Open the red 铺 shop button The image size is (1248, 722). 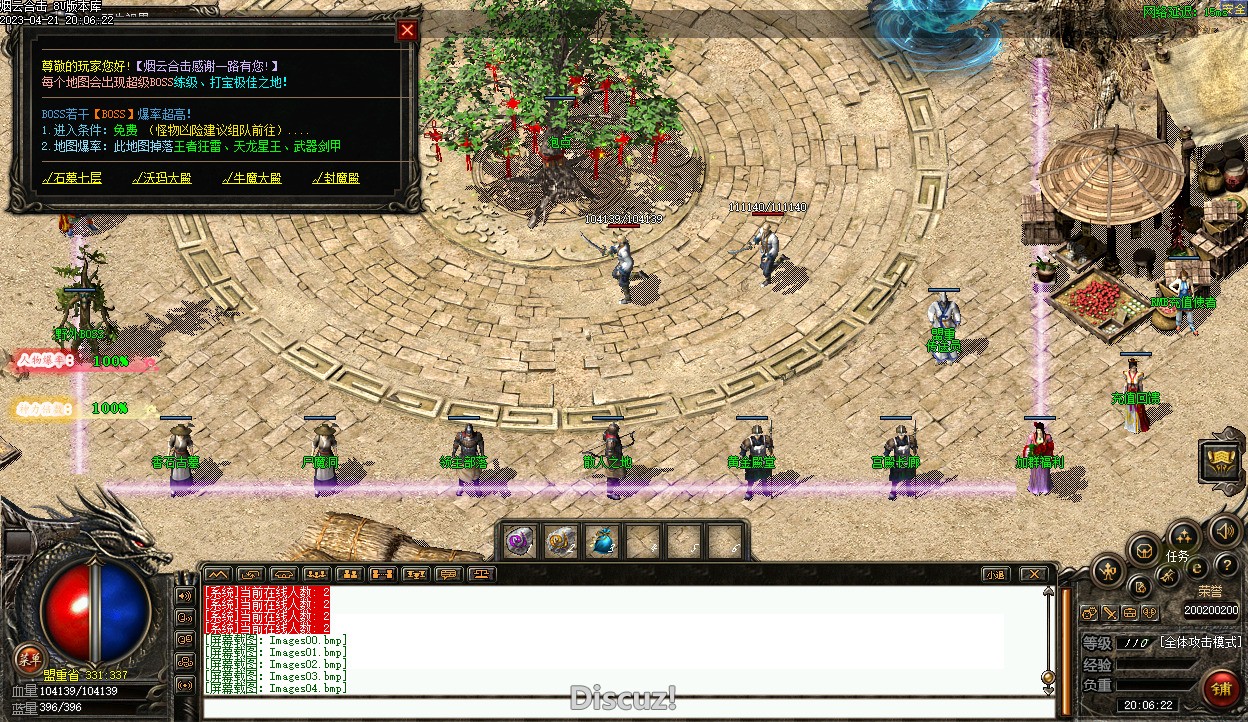coord(1221,688)
